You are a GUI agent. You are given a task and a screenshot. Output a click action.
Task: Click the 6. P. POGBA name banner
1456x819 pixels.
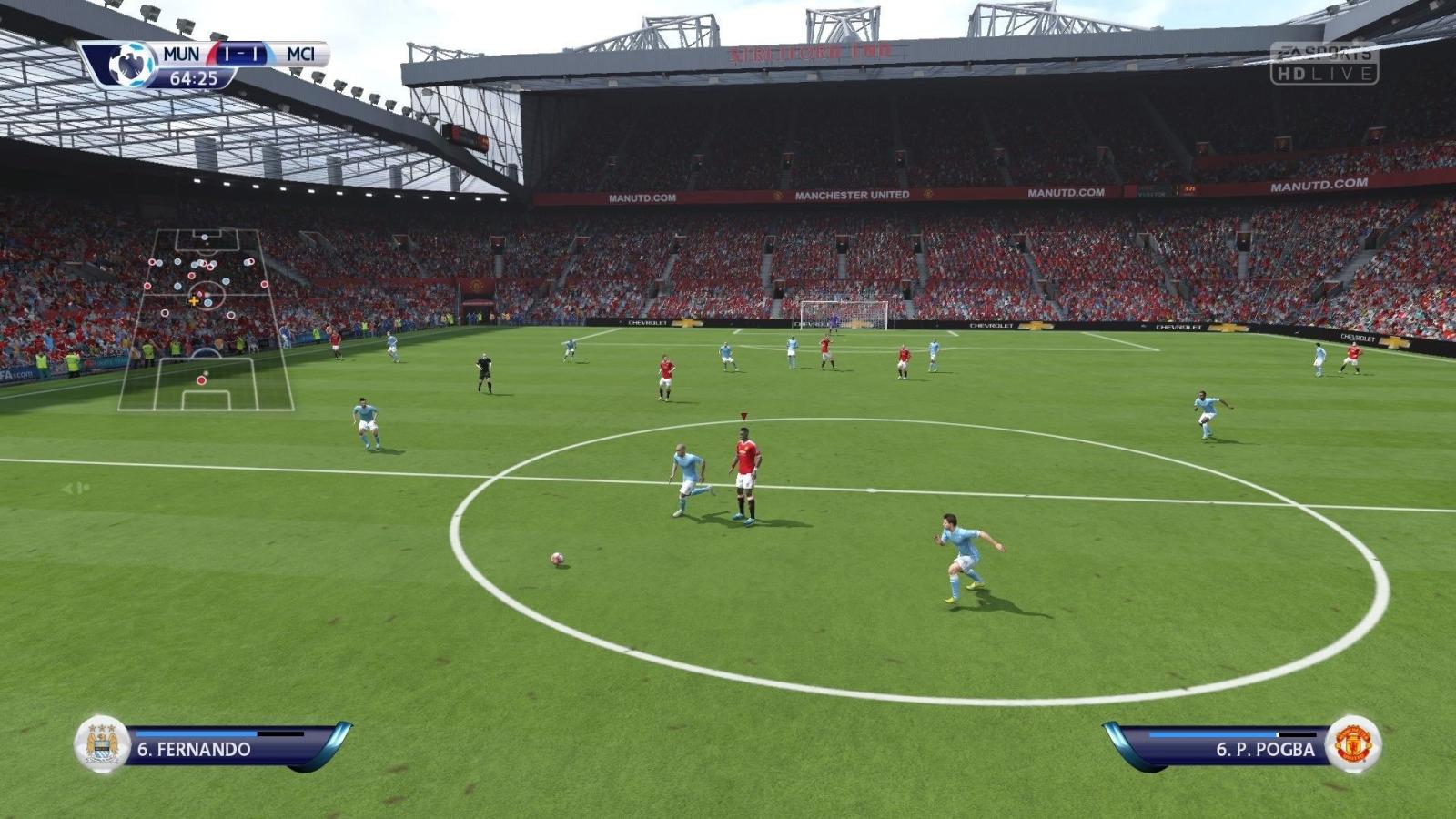[x=1265, y=748]
